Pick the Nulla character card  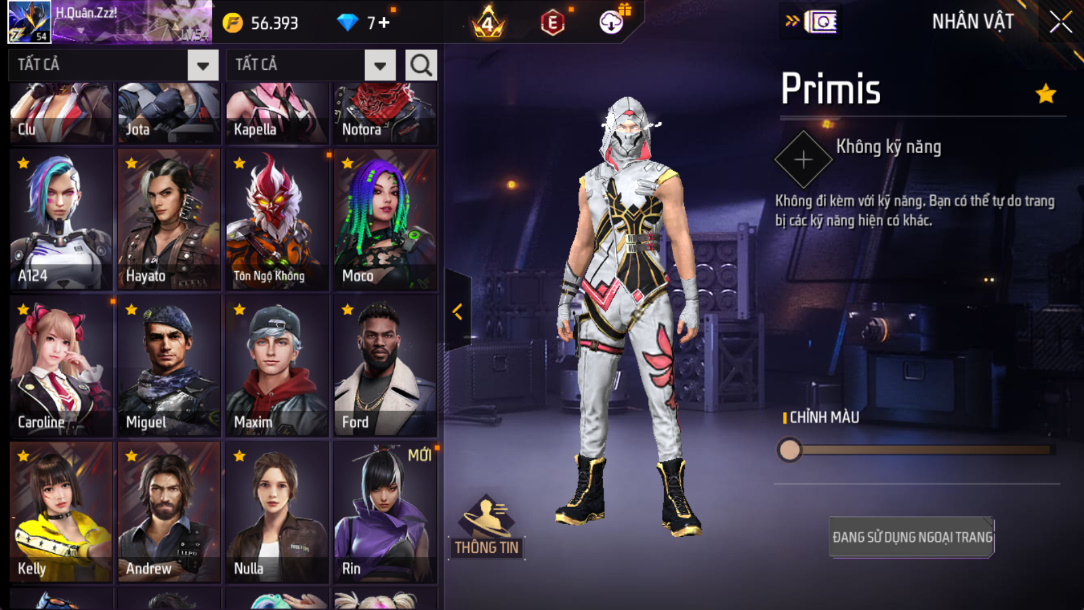point(277,512)
